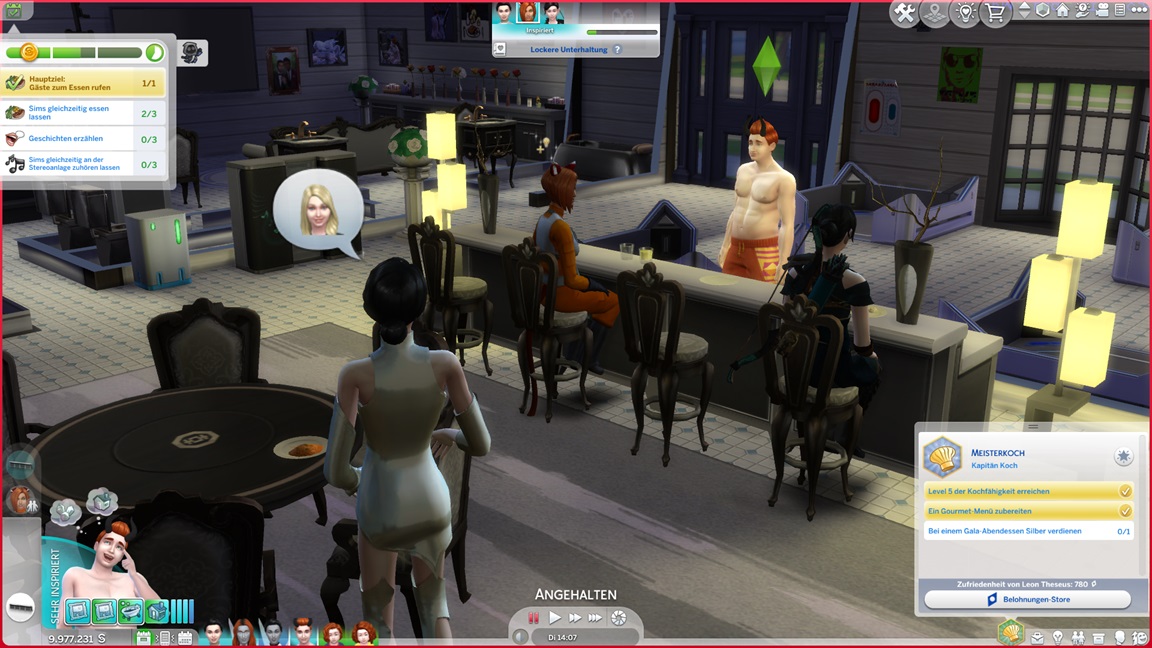Open the shopping cart gallery button
Viewport: 1152px width, 648px height.
[995, 13]
